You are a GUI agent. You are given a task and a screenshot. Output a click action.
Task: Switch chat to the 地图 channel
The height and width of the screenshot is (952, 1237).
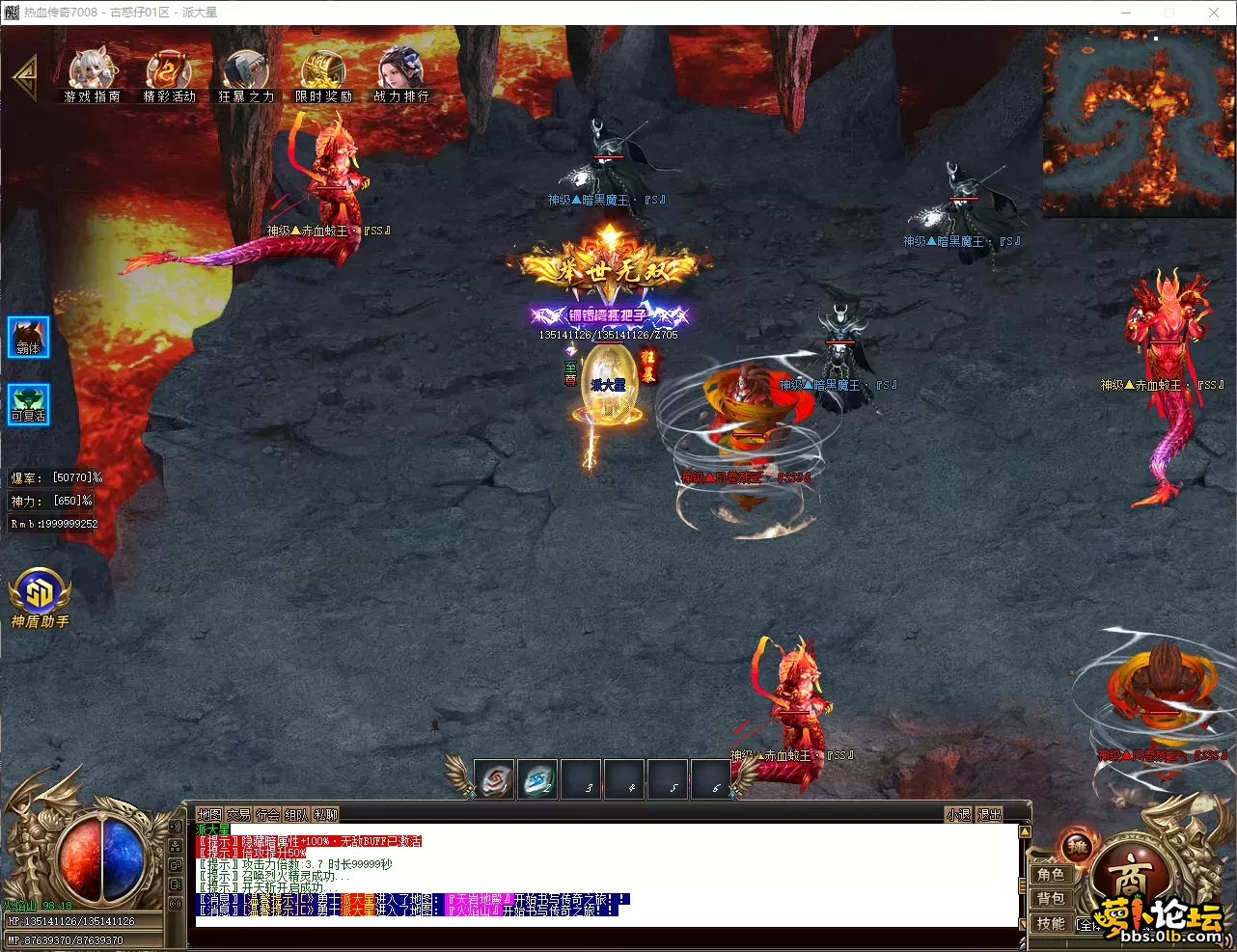pos(209,815)
